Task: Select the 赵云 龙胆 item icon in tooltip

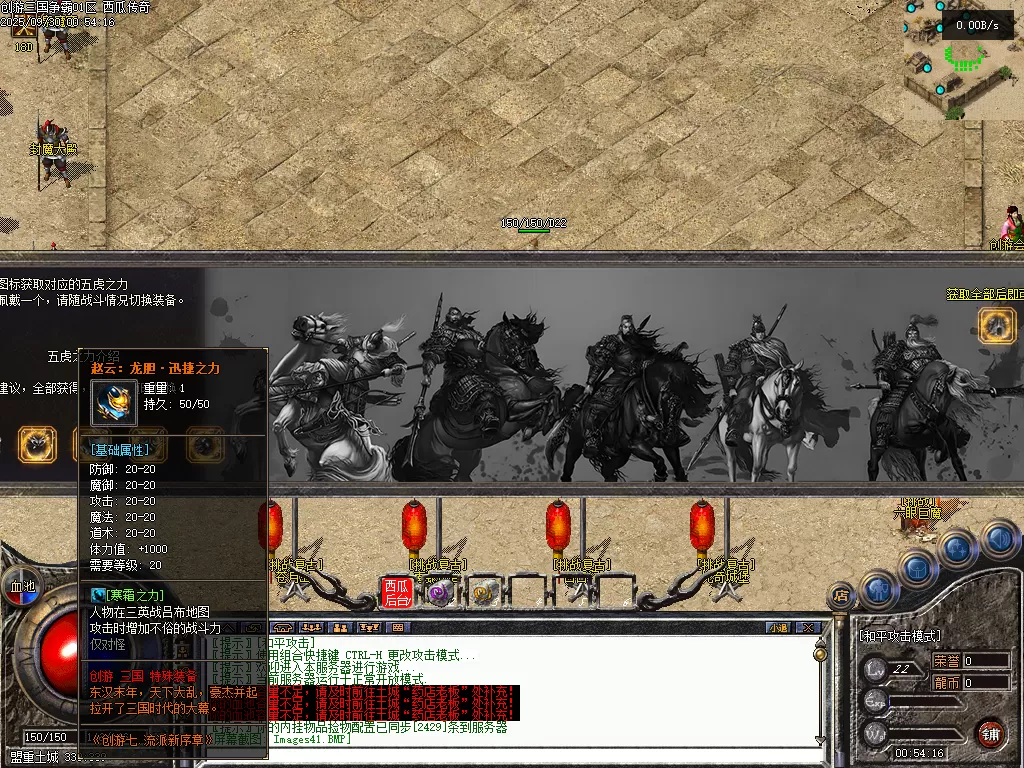Action: coord(113,402)
